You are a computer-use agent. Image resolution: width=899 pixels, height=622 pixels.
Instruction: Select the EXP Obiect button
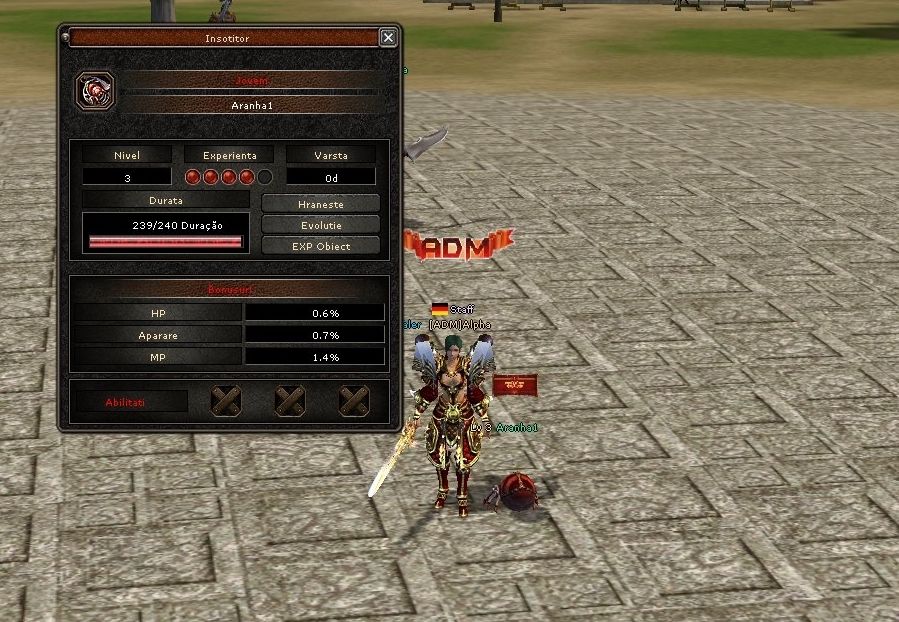[321, 246]
